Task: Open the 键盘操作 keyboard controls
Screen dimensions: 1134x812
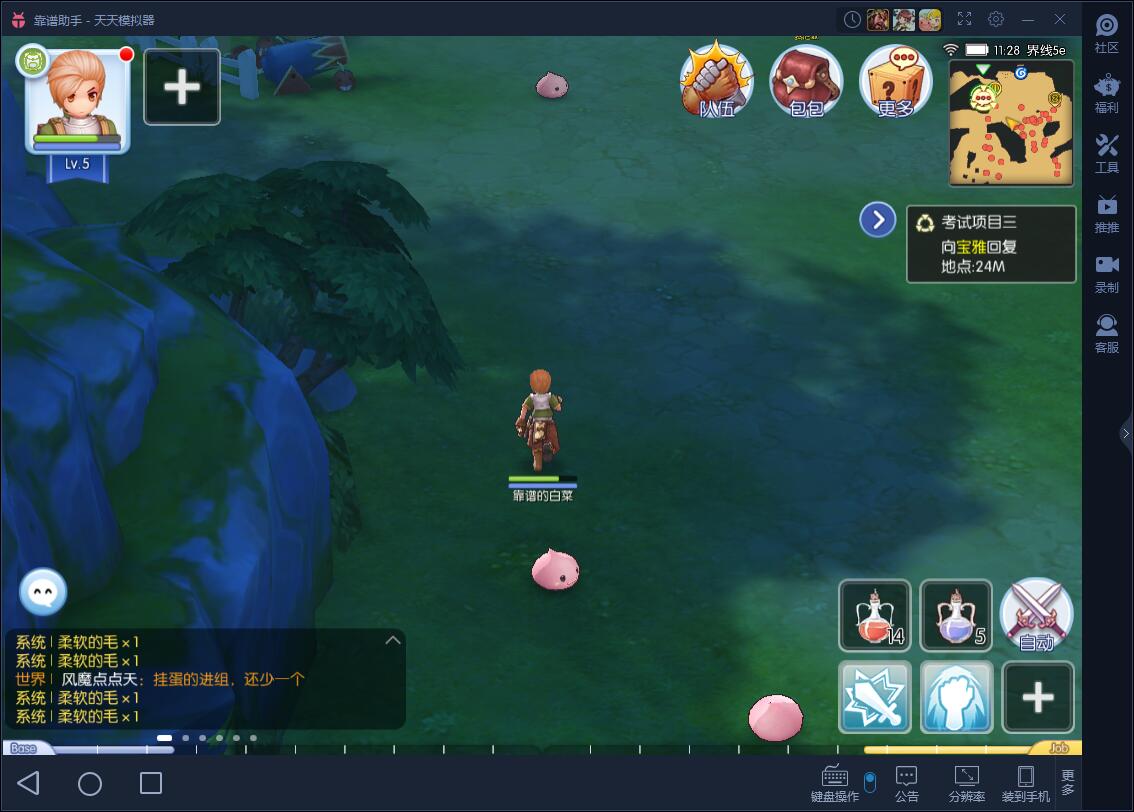Action: [x=834, y=783]
